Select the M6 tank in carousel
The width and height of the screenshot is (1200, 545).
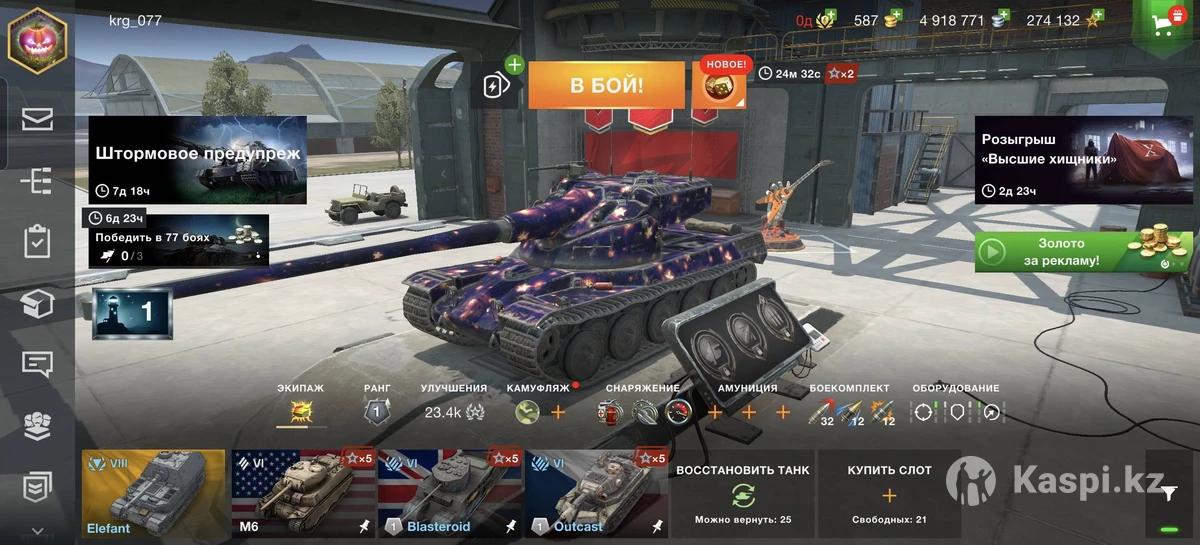coord(303,494)
